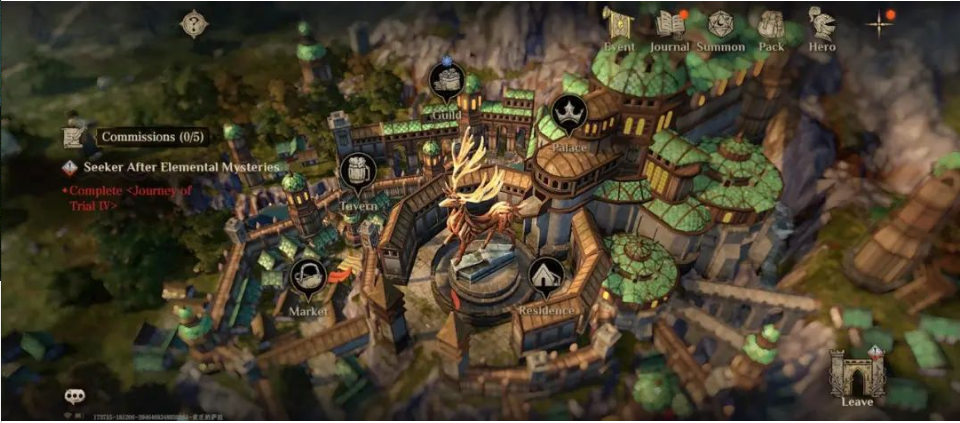The width and height of the screenshot is (960, 423).
Task: Open the Residence
Action: (546, 278)
